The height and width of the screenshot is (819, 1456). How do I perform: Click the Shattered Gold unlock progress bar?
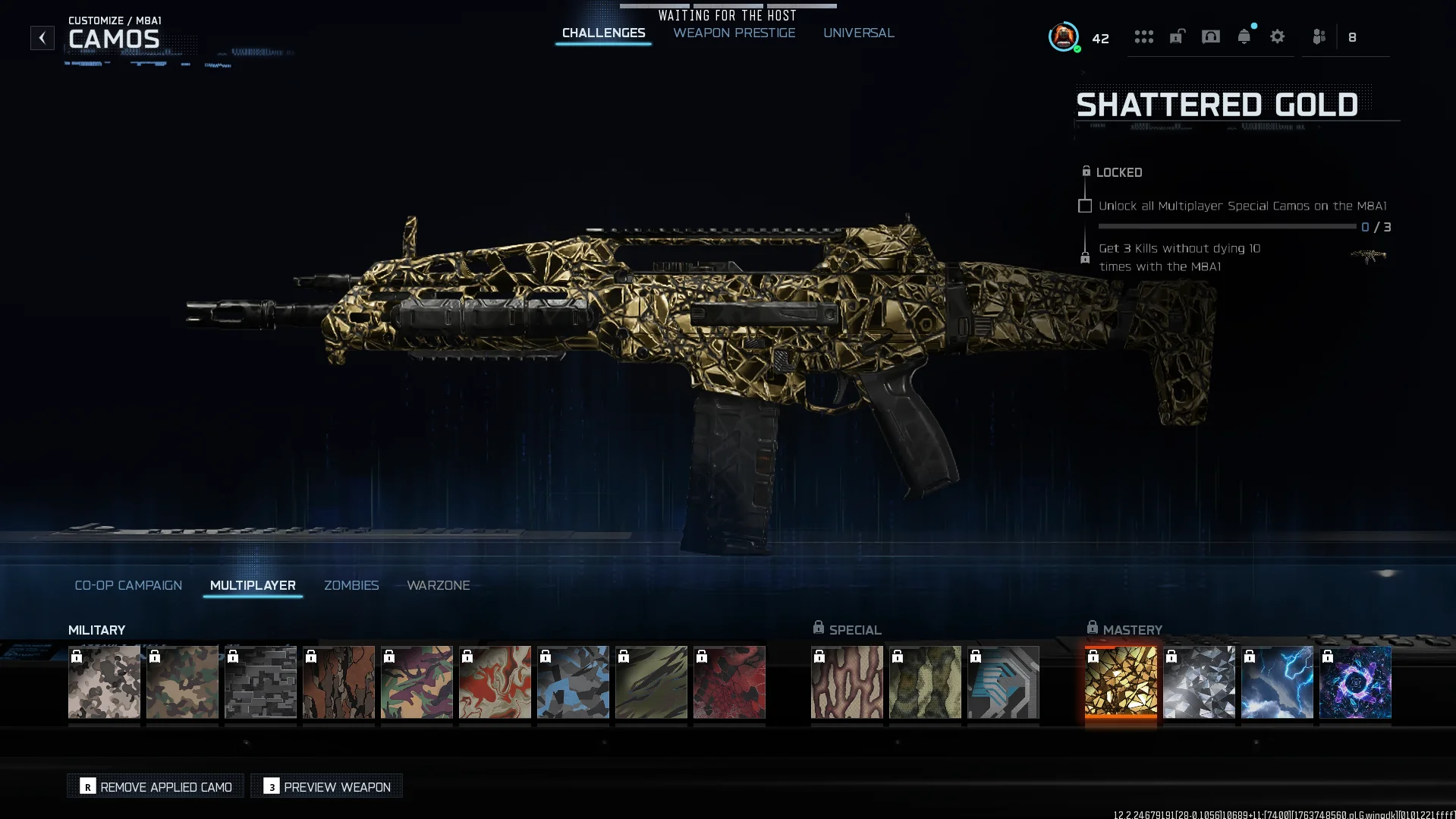coord(1227,226)
